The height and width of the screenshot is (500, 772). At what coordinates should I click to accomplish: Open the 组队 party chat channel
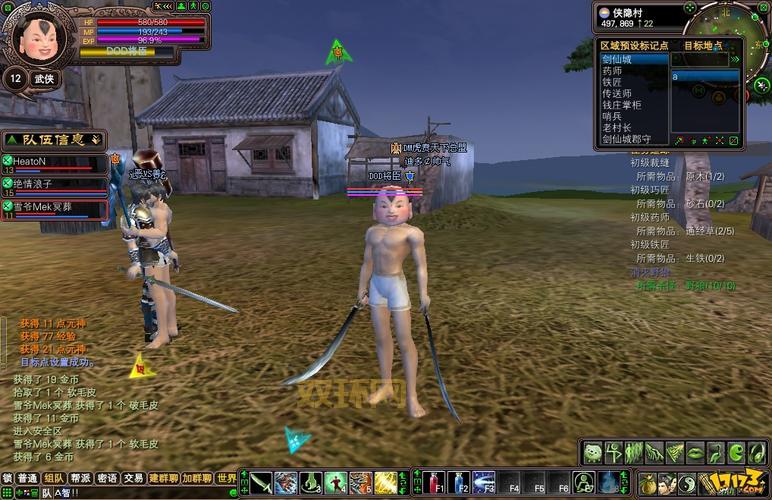[54, 479]
